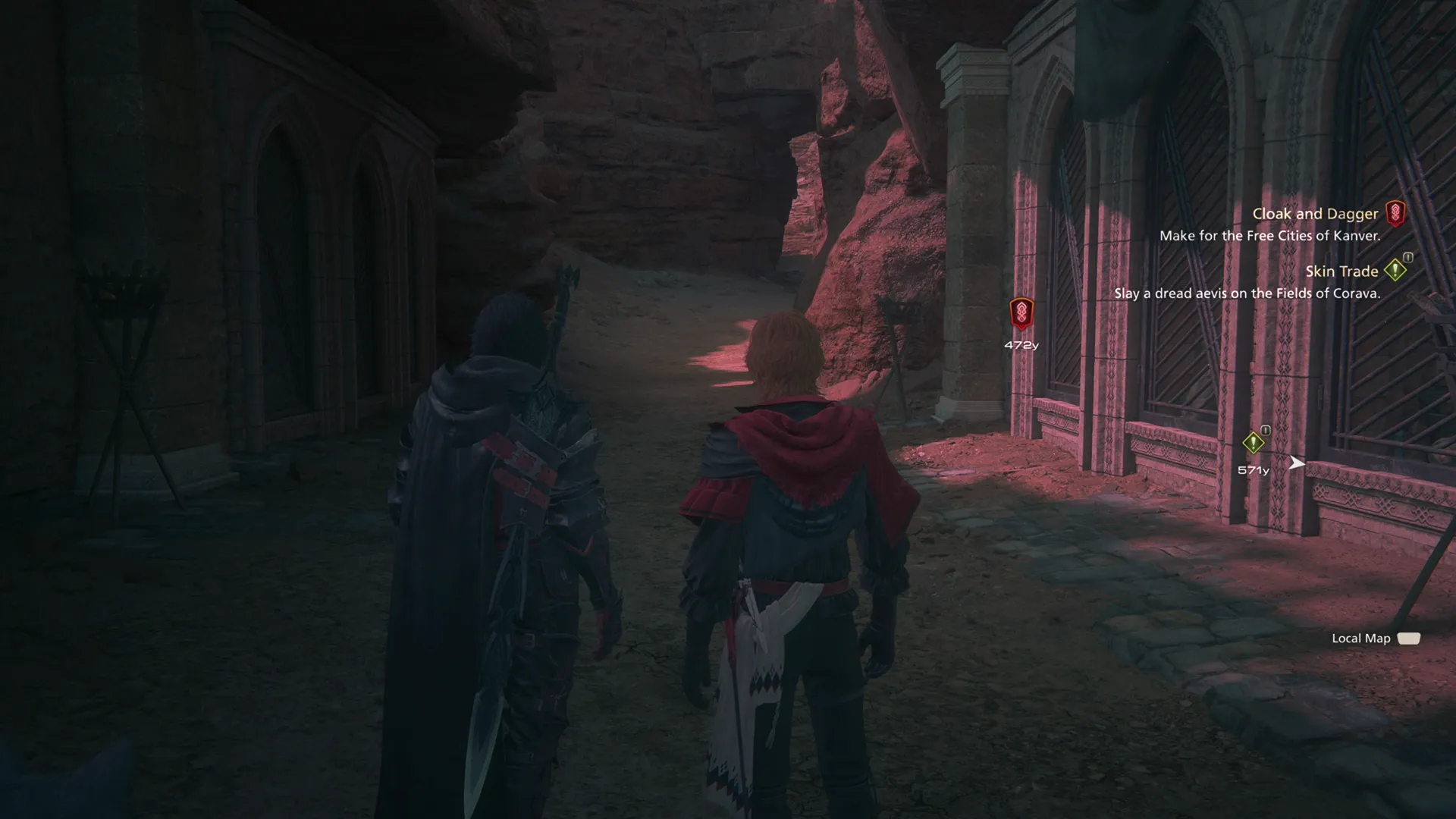Select the Cloak and Dagger quest title
1456x819 pixels.
coord(1313,214)
